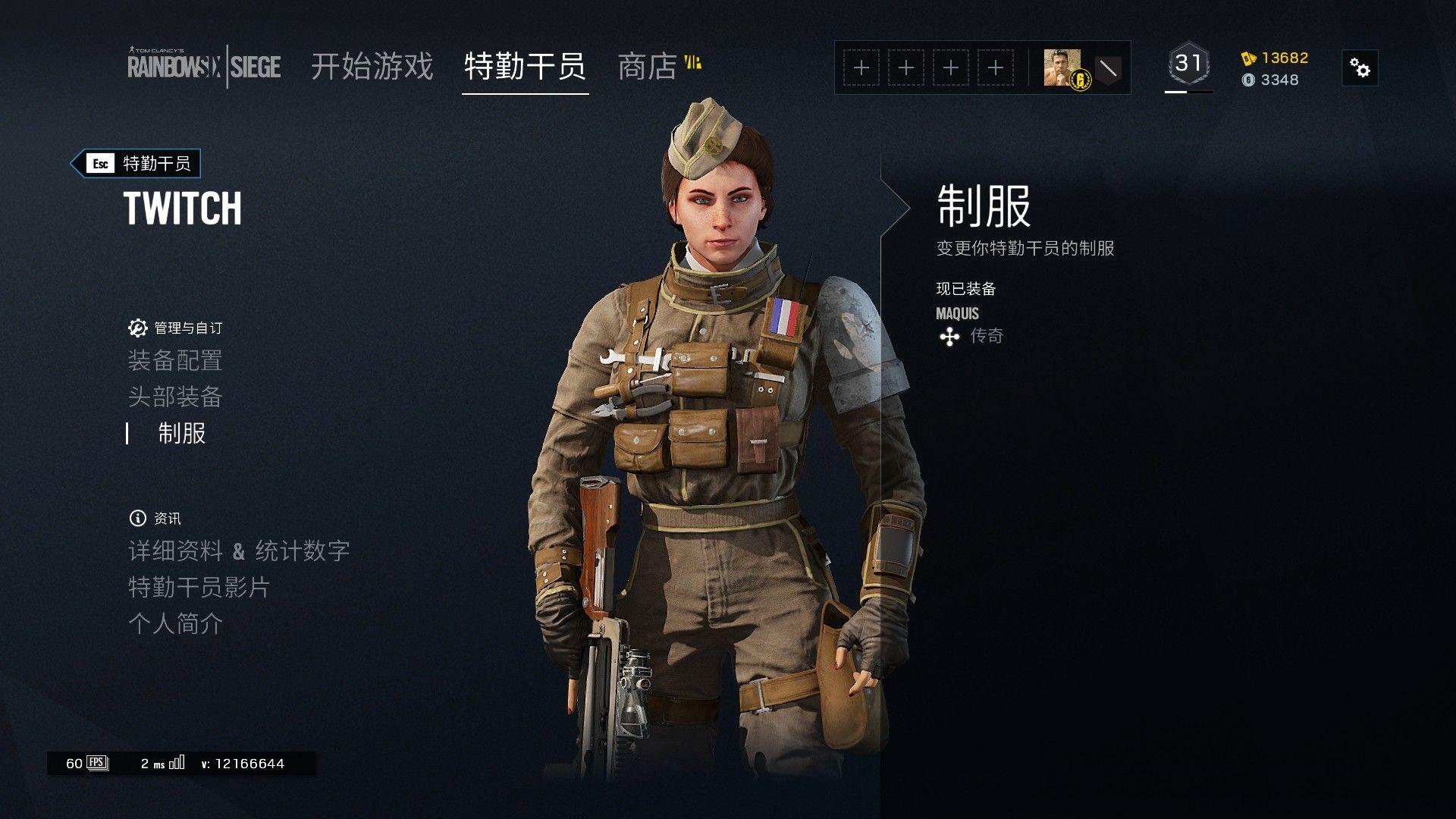The width and height of the screenshot is (1456, 819).
Task: Switch to the 特勤干员 tab
Action: click(525, 67)
